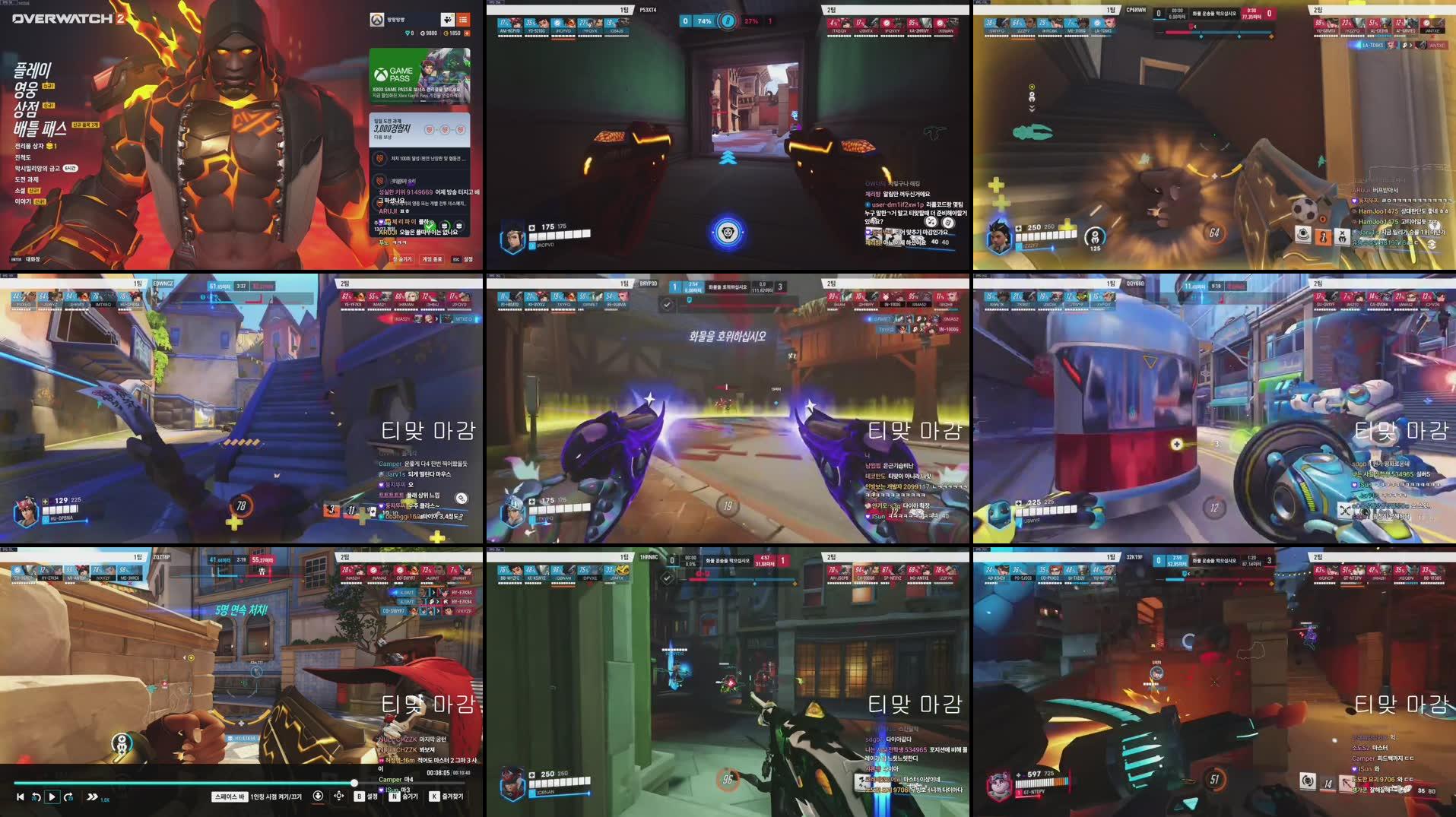The width and height of the screenshot is (1456, 817).
Task: Click the rewind 20 seconds replay icon
Action: (x=36, y=797)
